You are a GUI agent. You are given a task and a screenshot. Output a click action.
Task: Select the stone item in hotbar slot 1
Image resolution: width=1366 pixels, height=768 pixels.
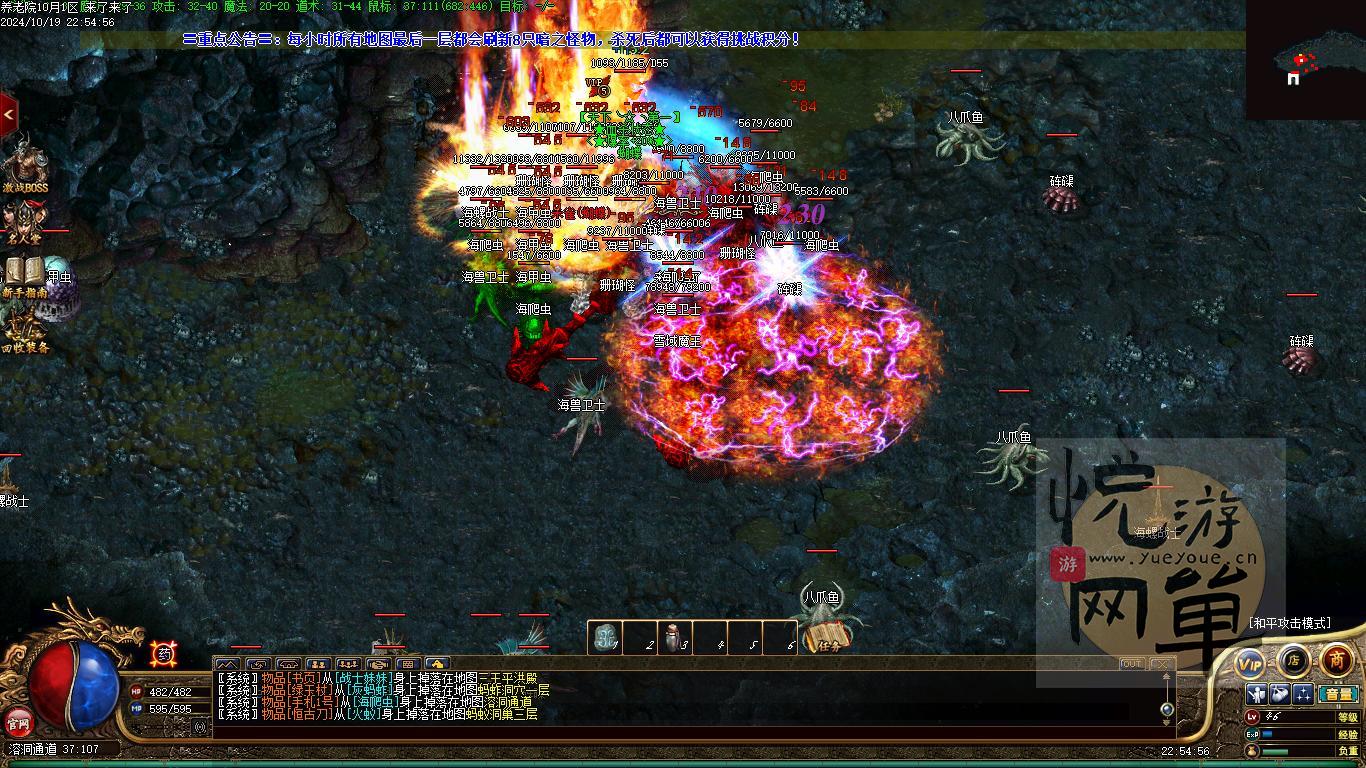click(x=605, y=637)
